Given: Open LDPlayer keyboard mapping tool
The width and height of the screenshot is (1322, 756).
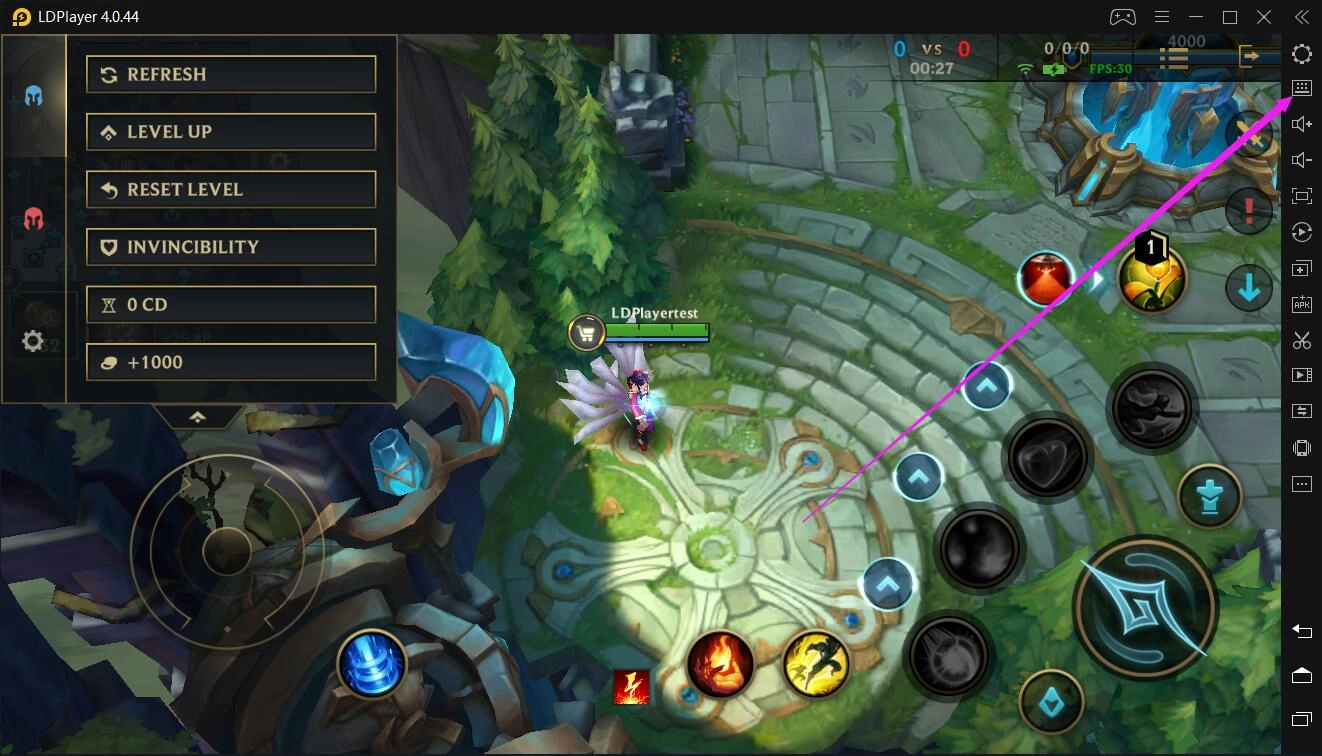Looking at the screenshot, I should coord(1301,88).
